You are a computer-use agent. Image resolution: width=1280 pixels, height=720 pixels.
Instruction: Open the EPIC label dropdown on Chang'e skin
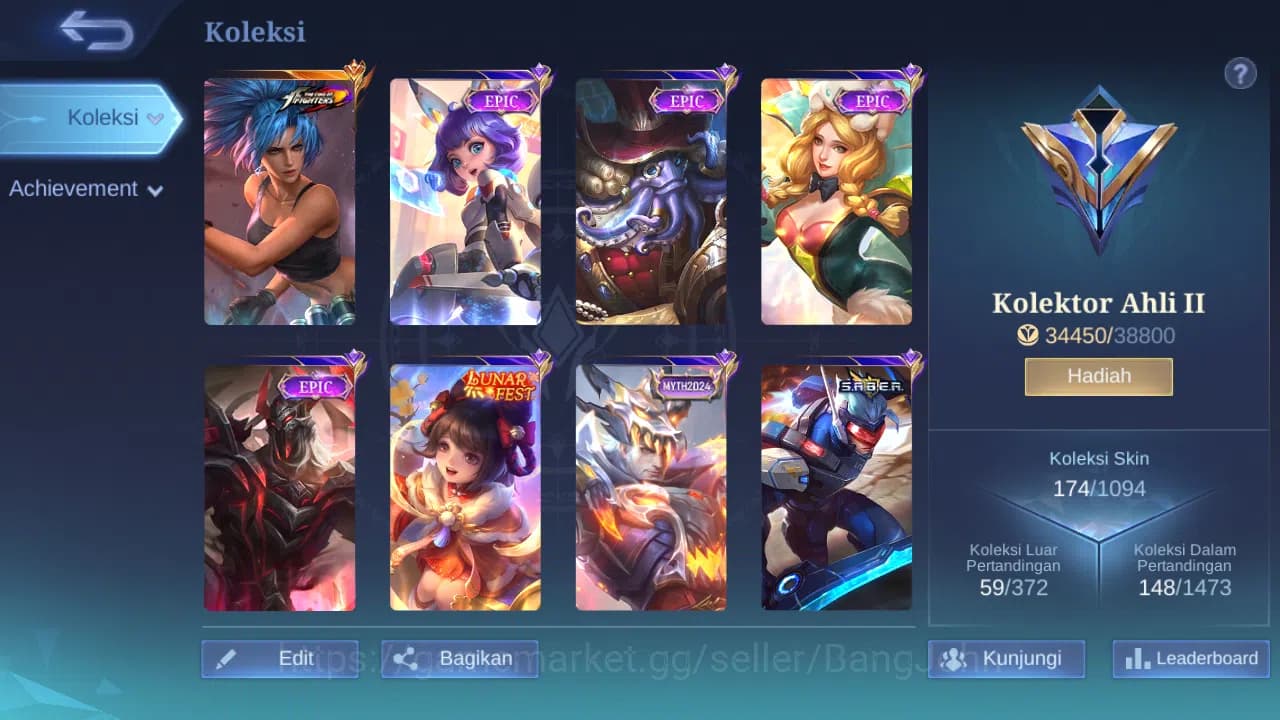[502, 101]
